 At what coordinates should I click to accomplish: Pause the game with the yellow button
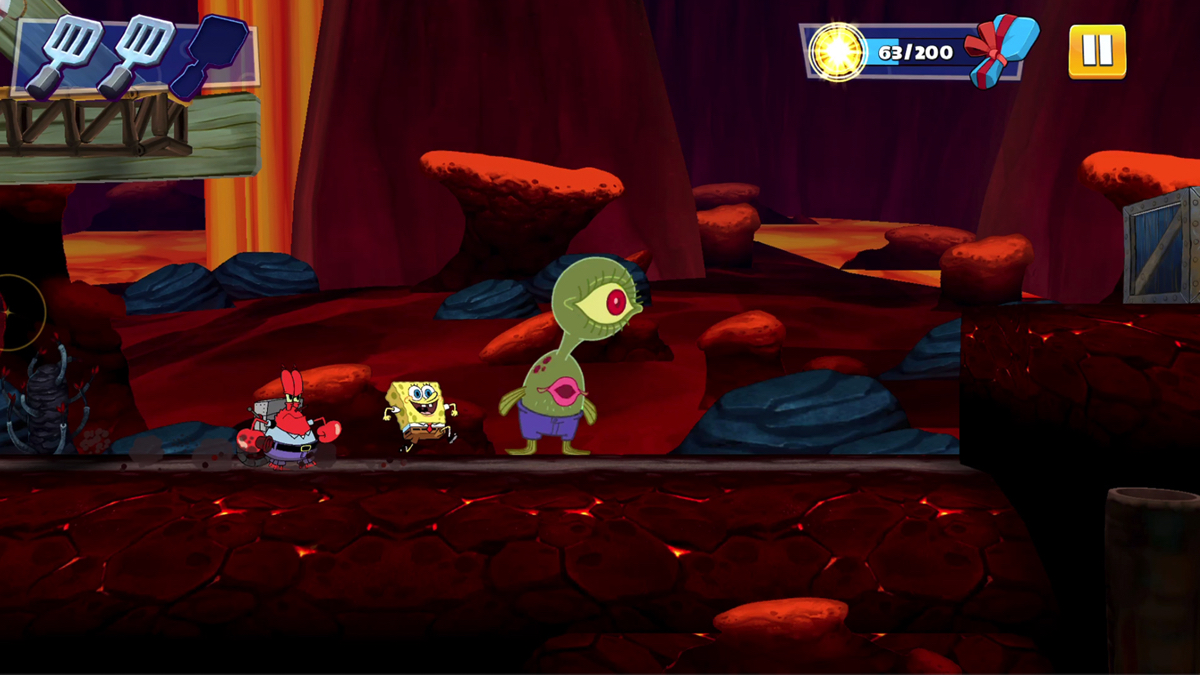(x=1097, y=51)
